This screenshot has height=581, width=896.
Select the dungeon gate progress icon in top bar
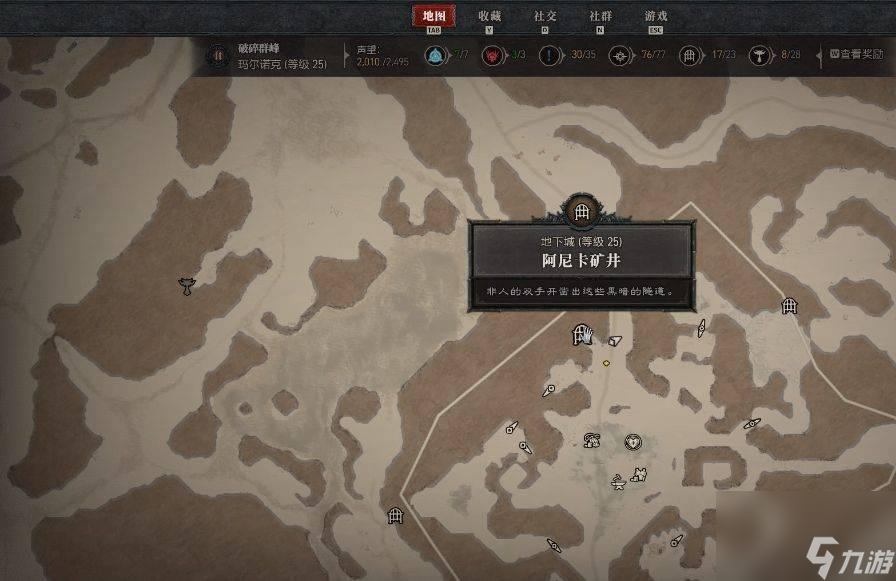(689, 56)
